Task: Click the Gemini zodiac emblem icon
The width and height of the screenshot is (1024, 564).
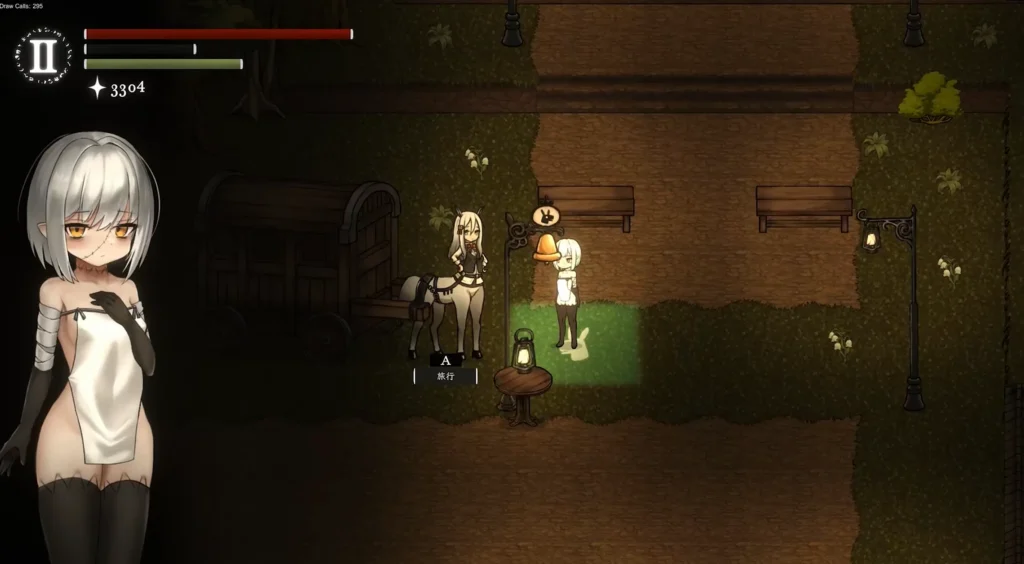Action: pyautogui.click(x=43, y=56)
